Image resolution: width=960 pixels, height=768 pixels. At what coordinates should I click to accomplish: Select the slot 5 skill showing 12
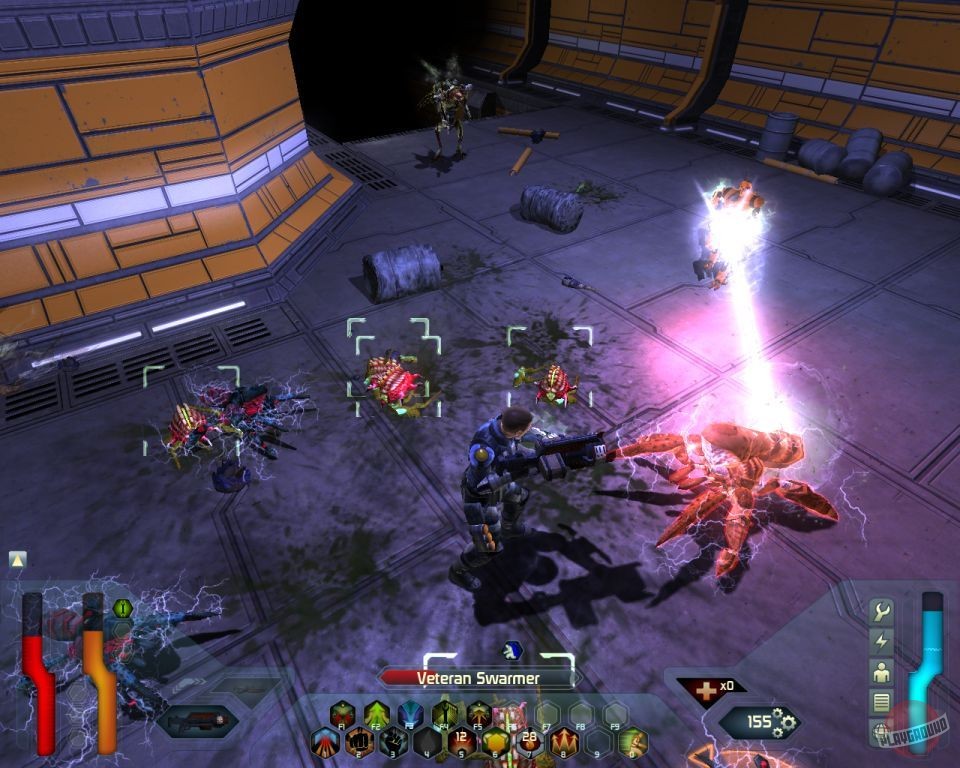point(461,743)
